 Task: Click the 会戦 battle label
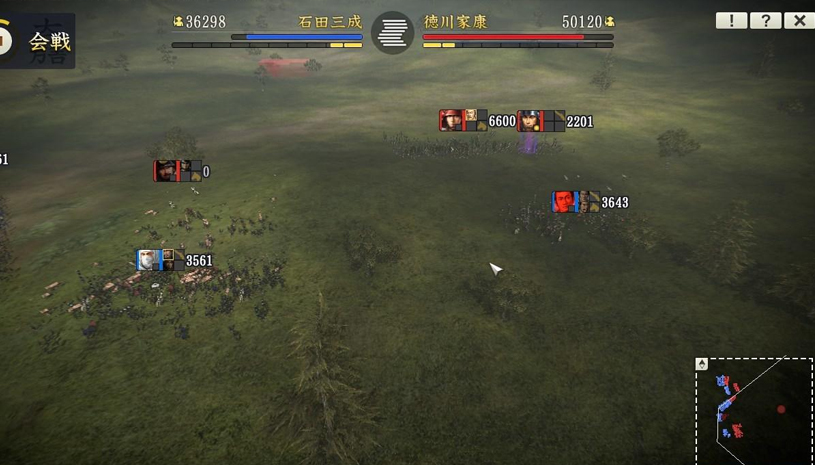click(50, 41)
